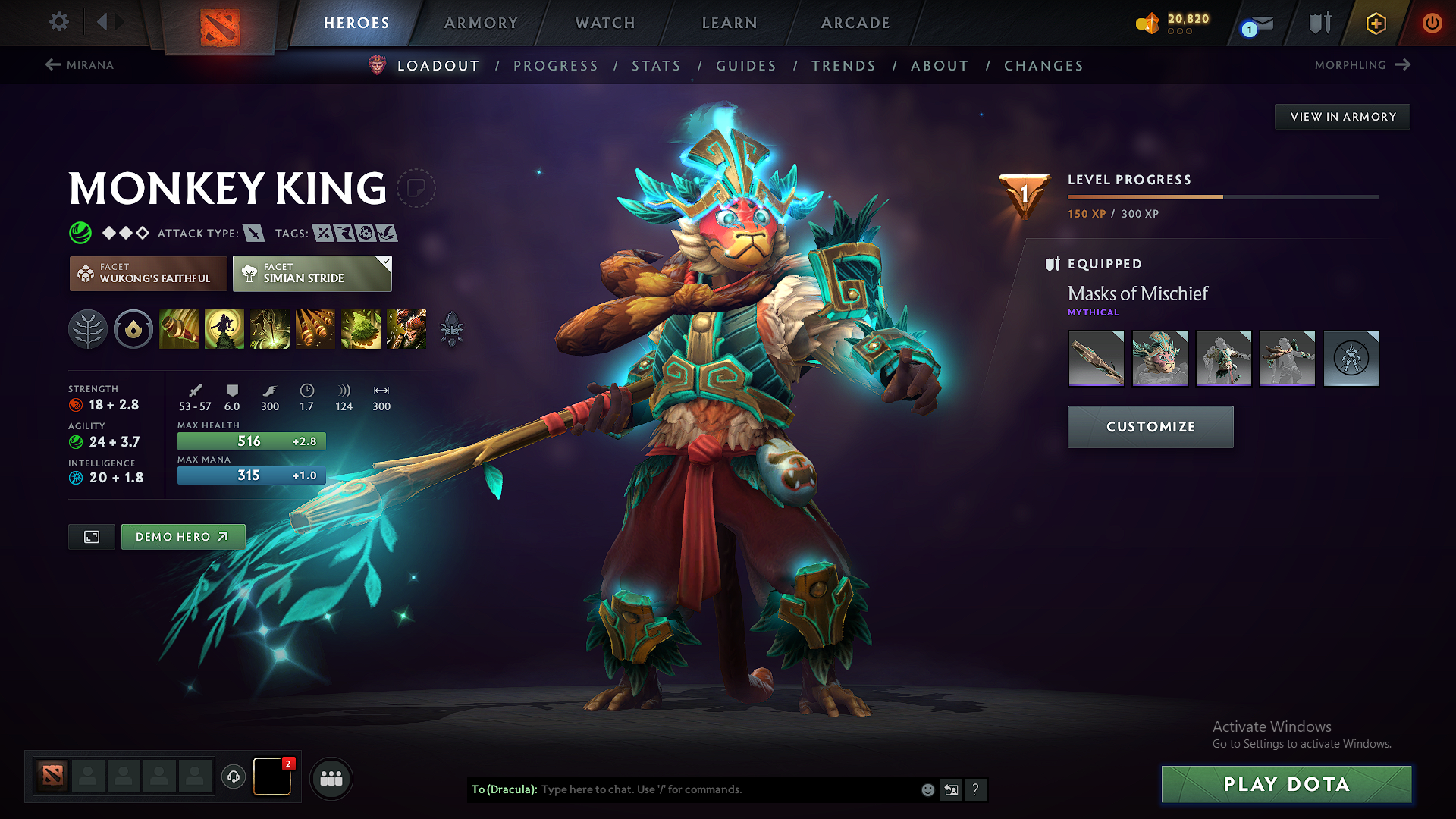Click the DEMO HERO button
This screenshot has width=1456, height=819.
[x=182, y=536]
